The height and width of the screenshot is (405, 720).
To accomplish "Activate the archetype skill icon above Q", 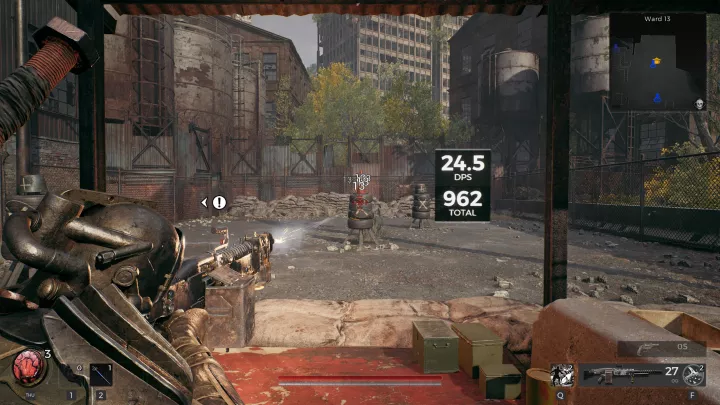I will click(563, 375).
